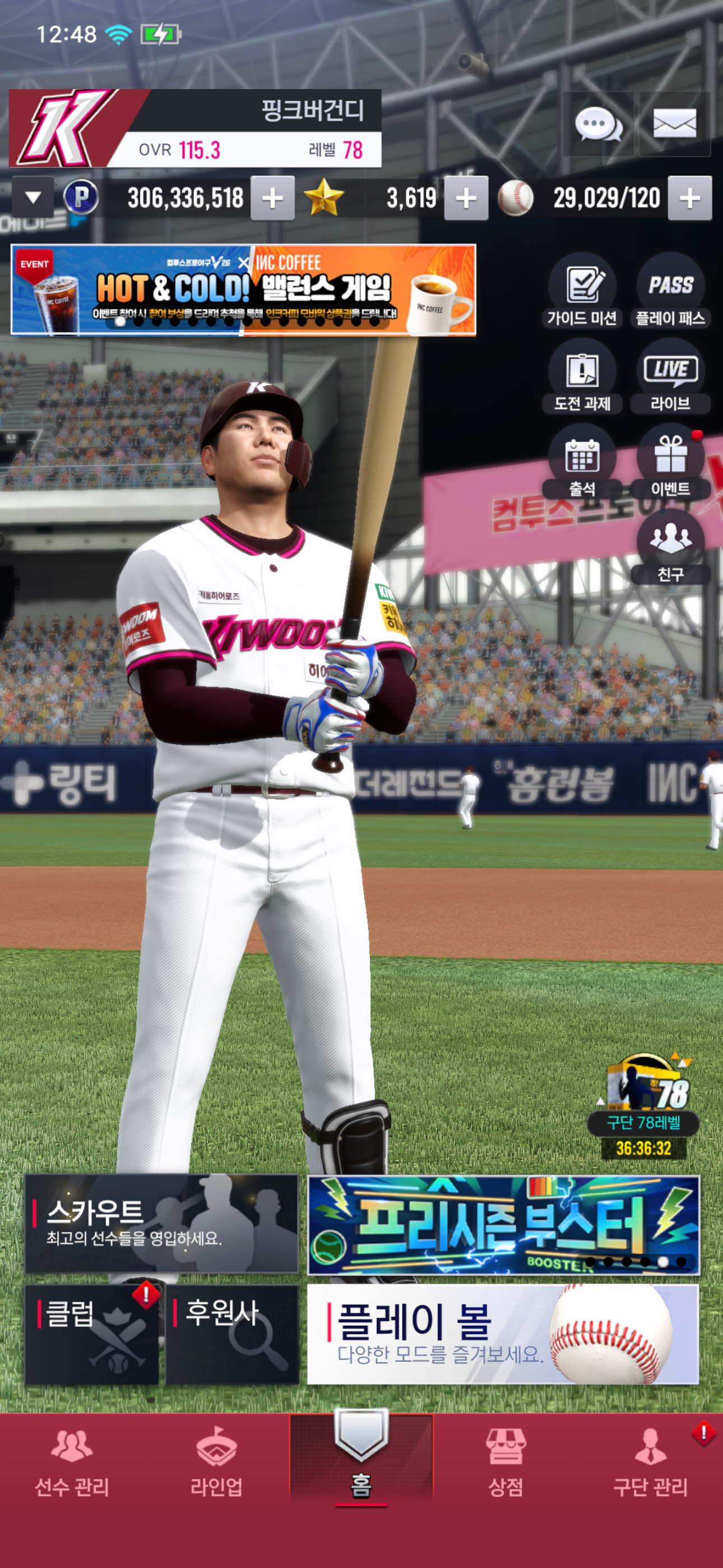Open the 스카우트 scout menu
The image size is (723, 1568).
(162, 1224)
